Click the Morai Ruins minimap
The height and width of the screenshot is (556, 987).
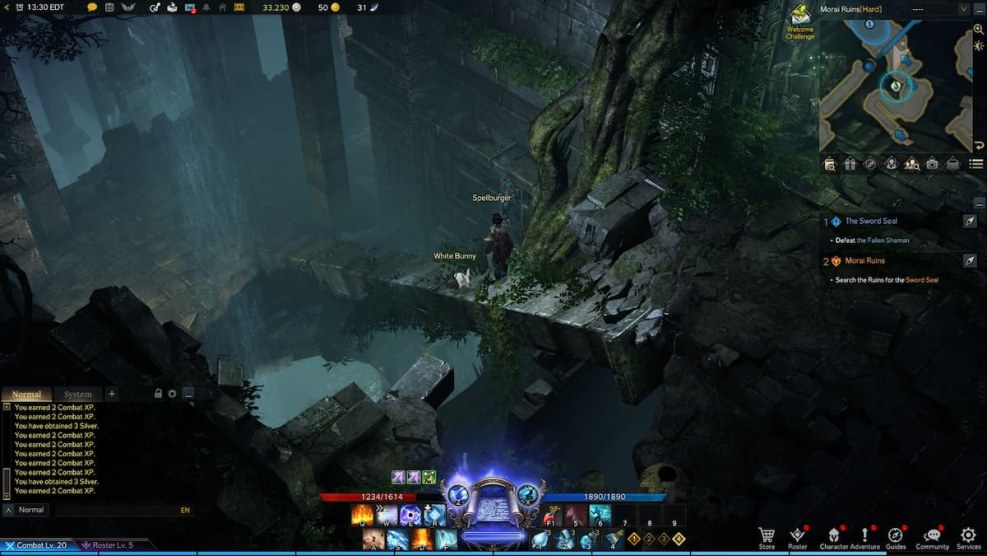[x=895, y=90]
